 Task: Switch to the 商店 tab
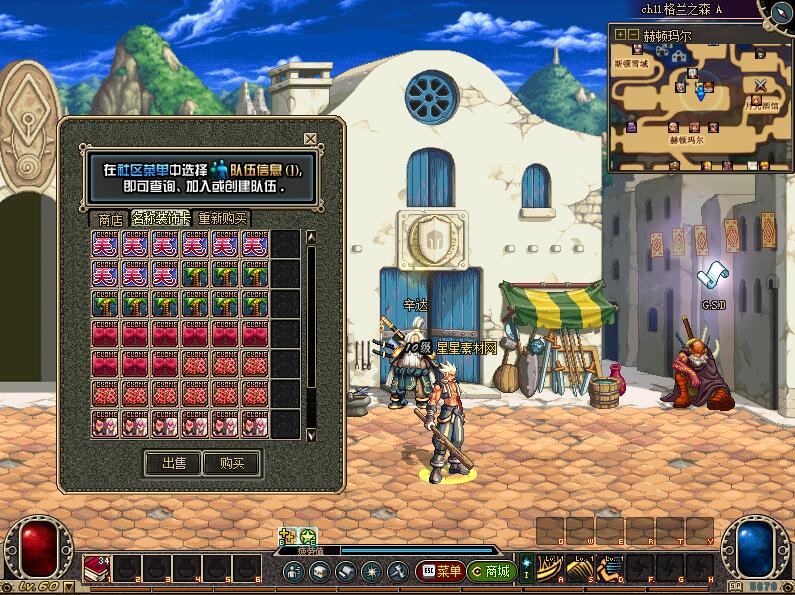tap(106, 219)
